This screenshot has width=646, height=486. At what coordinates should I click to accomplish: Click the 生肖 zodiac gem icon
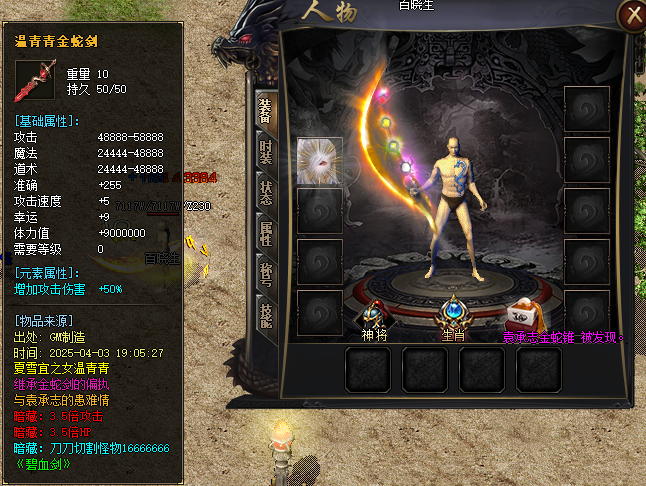[x=455, y=313]
